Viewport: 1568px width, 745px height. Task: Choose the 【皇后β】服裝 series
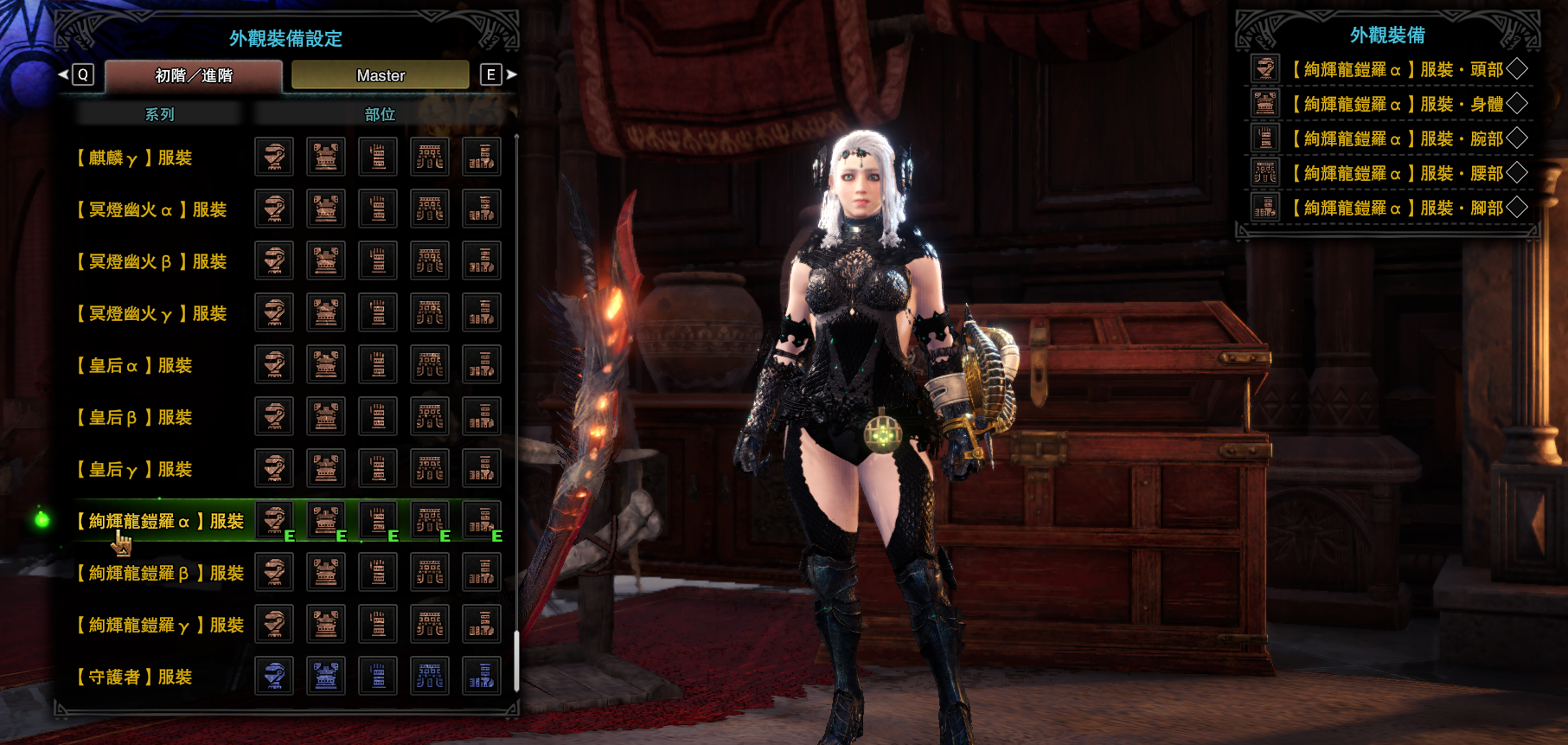(x=134, y=417)
